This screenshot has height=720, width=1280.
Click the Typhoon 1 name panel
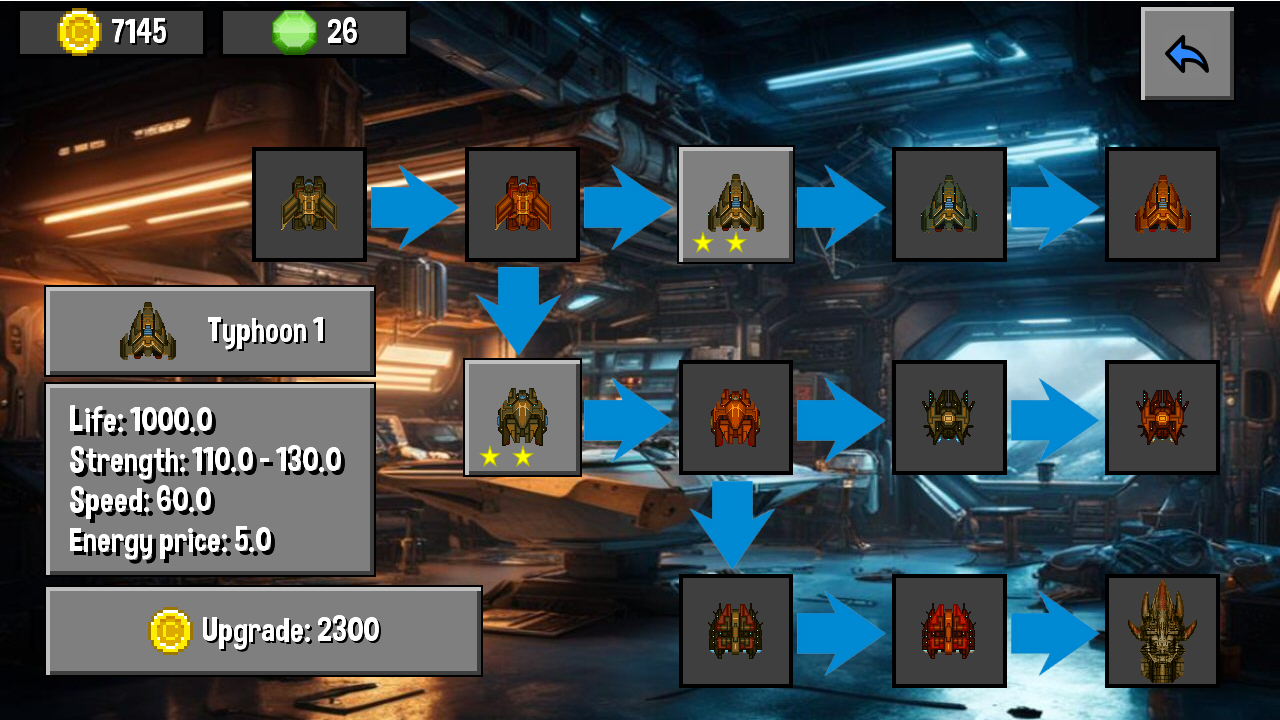pyautogui.click(x=210, y=330)
